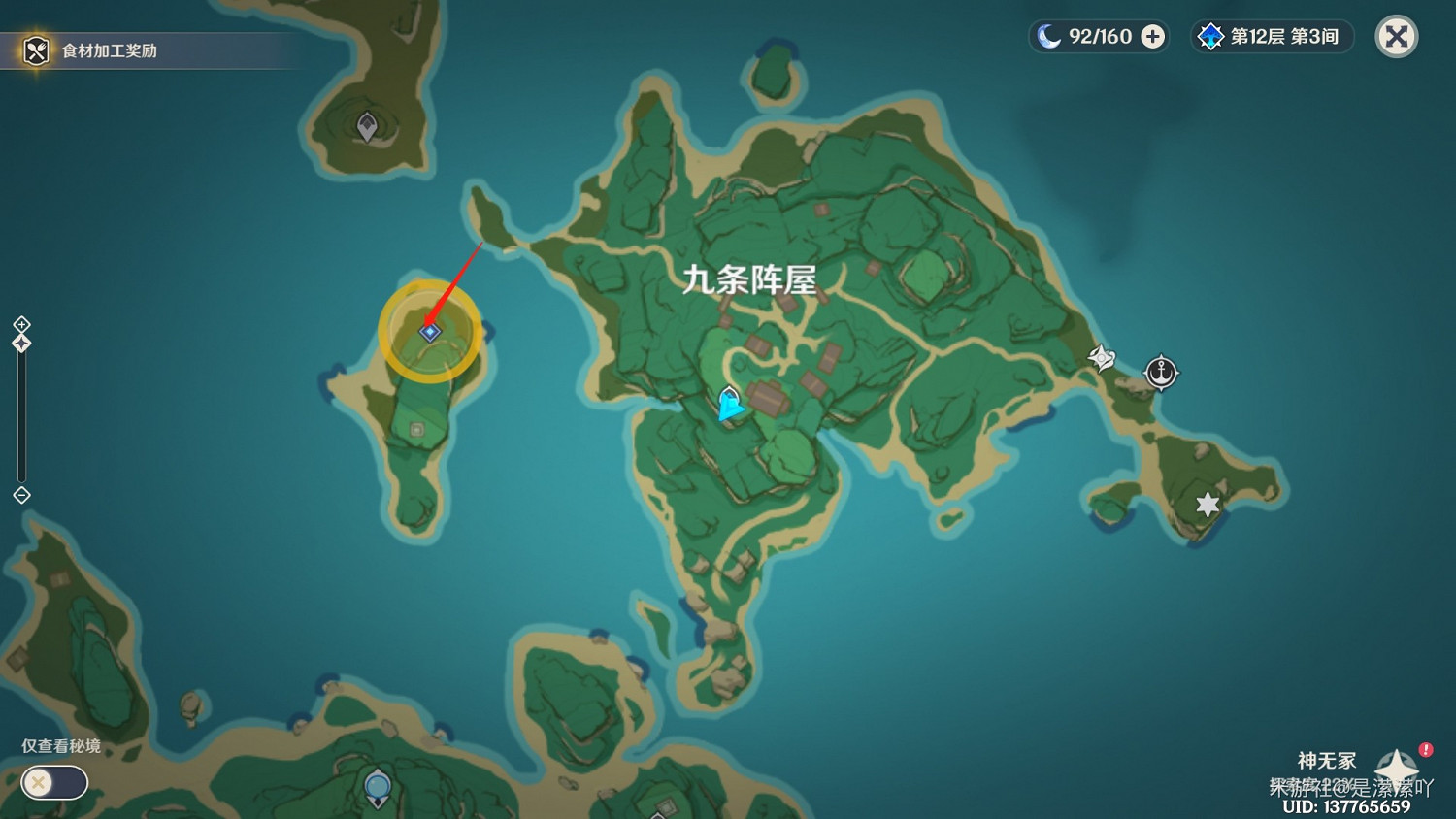Click the Kannazuka region compass icon
This screenshot has height=819, width=1456.
click(x=1396, y=765)
